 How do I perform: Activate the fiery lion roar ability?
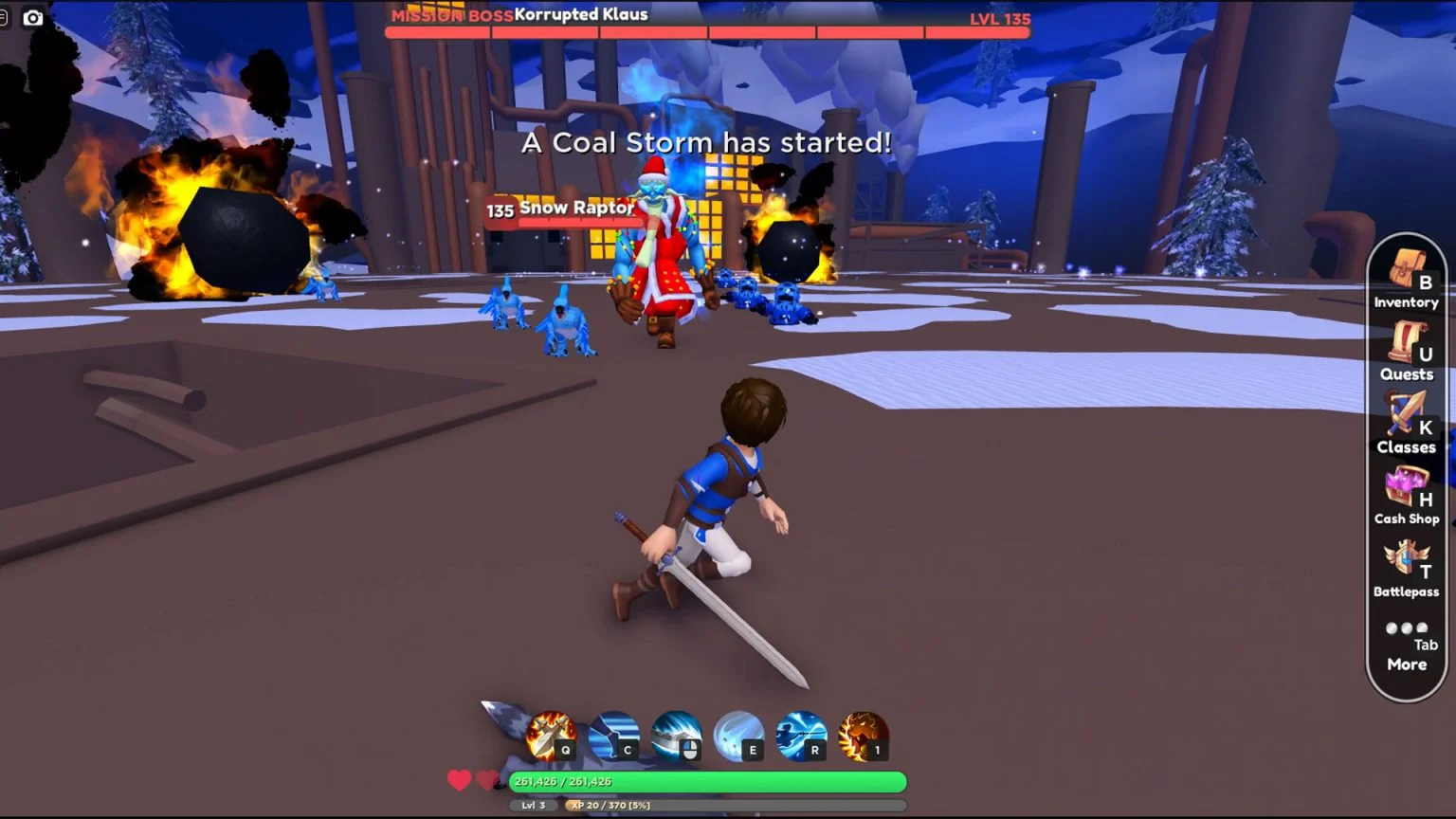tap(864, 737)
